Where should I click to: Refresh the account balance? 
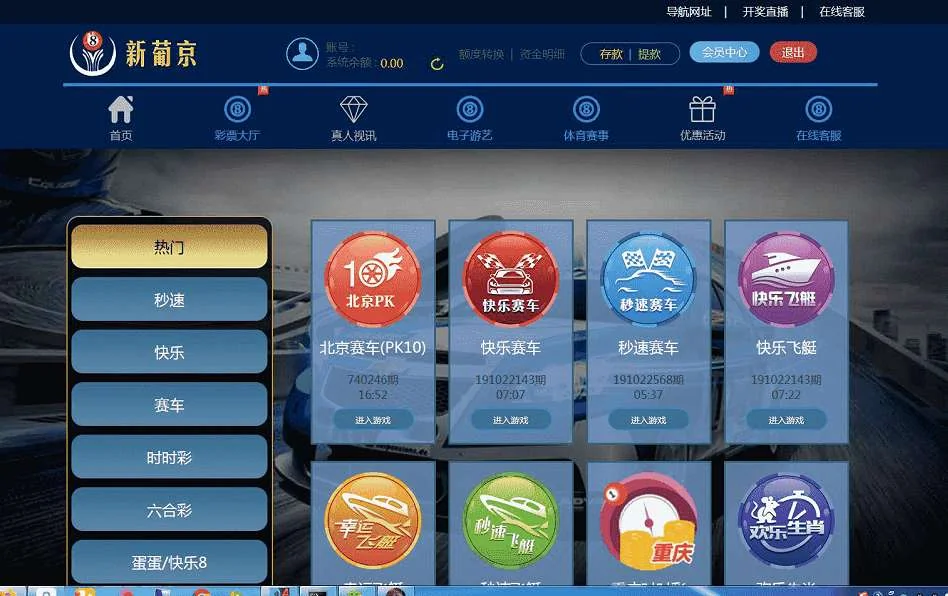437,64
